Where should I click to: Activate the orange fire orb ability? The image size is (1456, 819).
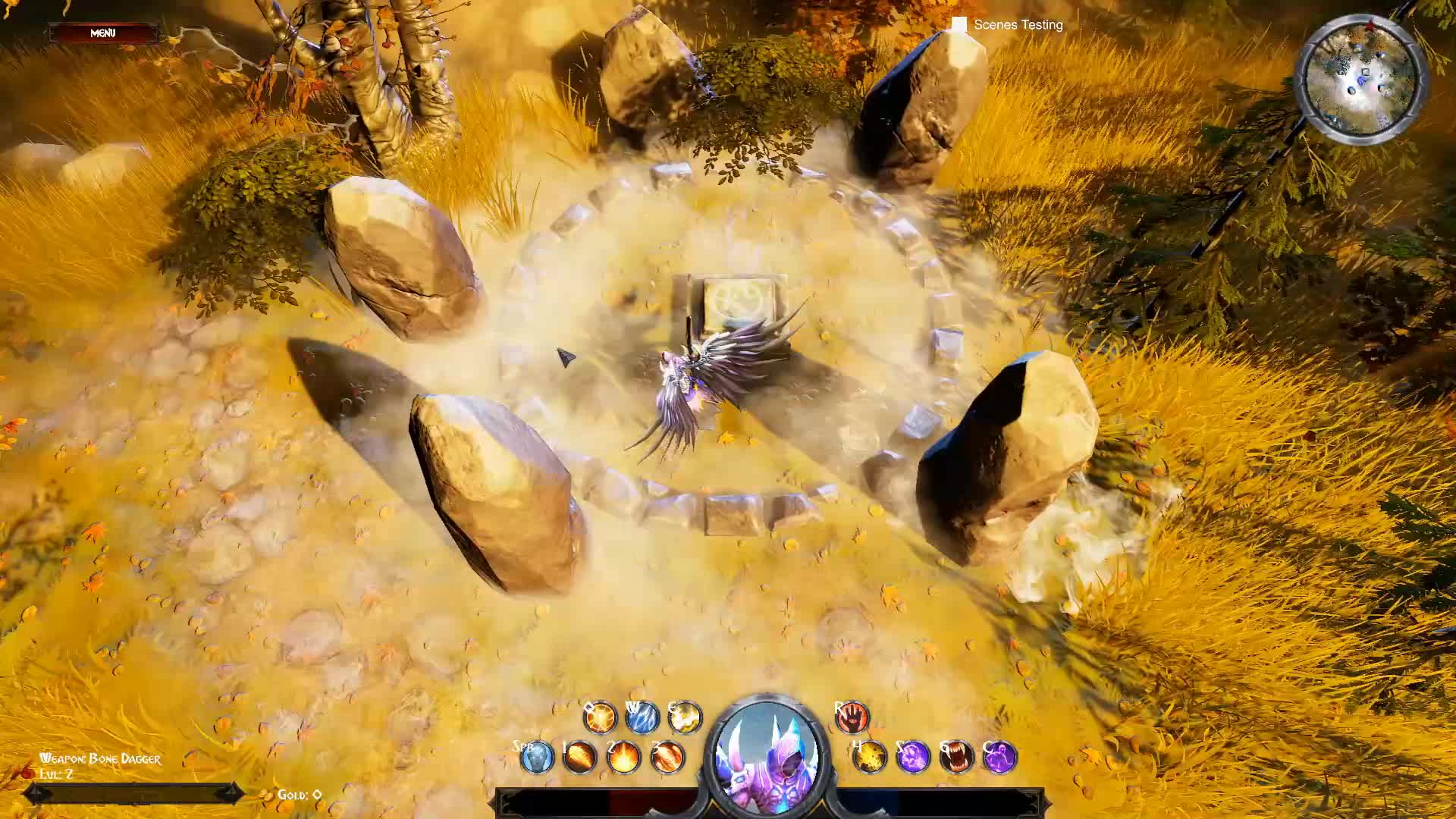(x=600, y=717)
